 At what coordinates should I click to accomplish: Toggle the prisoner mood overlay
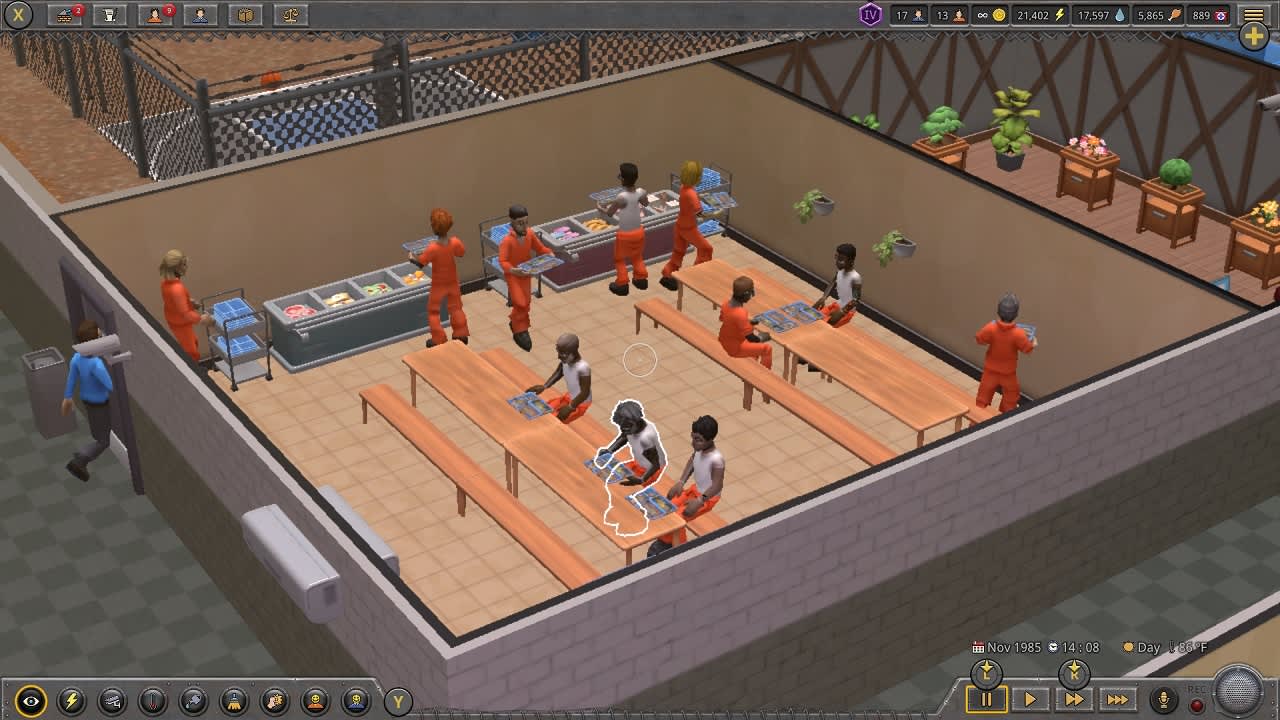tap(316, 701)
